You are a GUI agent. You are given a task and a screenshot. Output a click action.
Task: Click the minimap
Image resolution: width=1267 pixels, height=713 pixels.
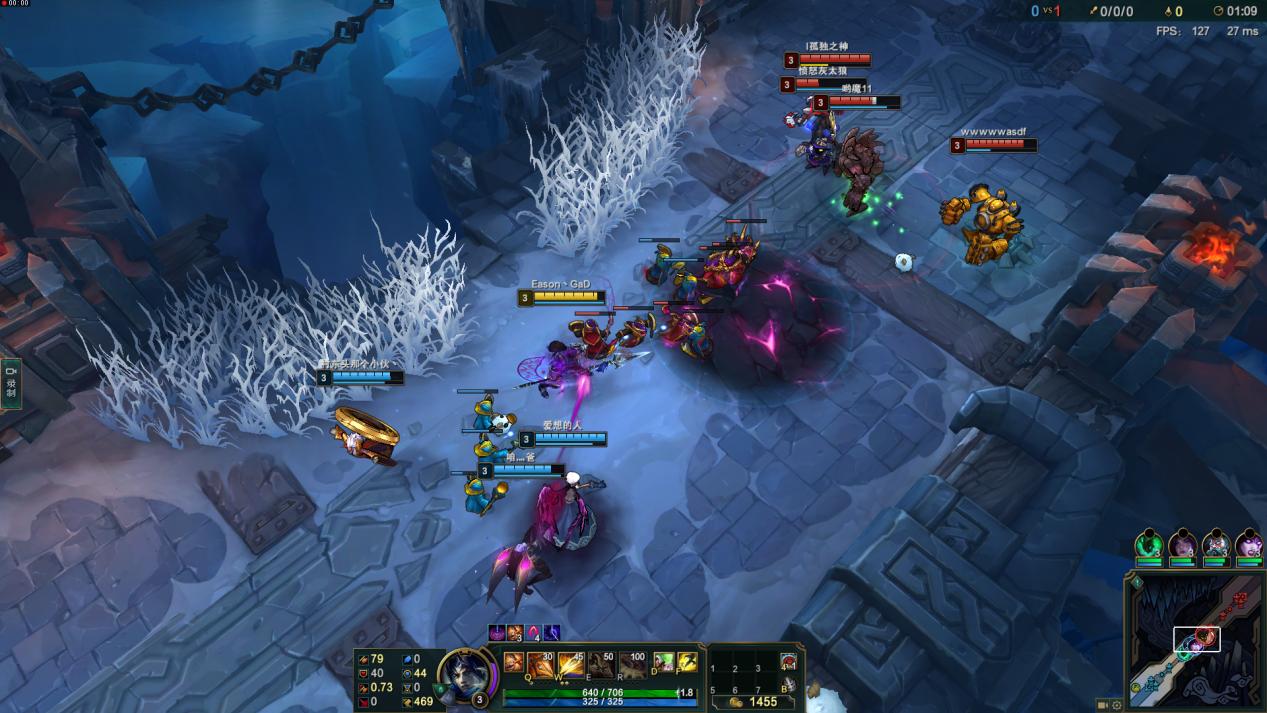1193,642
